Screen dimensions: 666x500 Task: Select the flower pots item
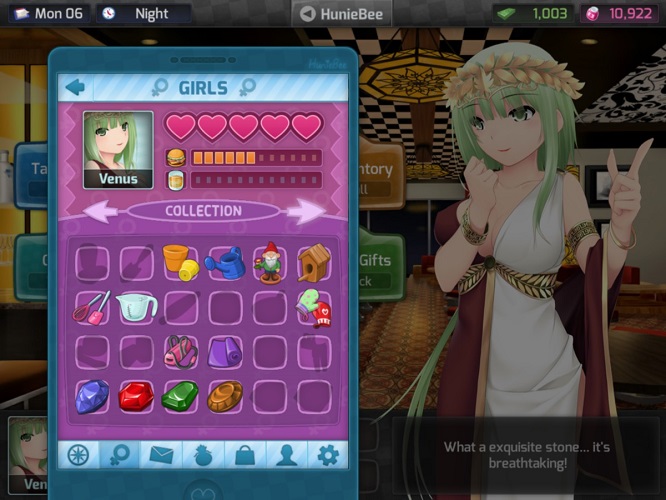[178, 263]
